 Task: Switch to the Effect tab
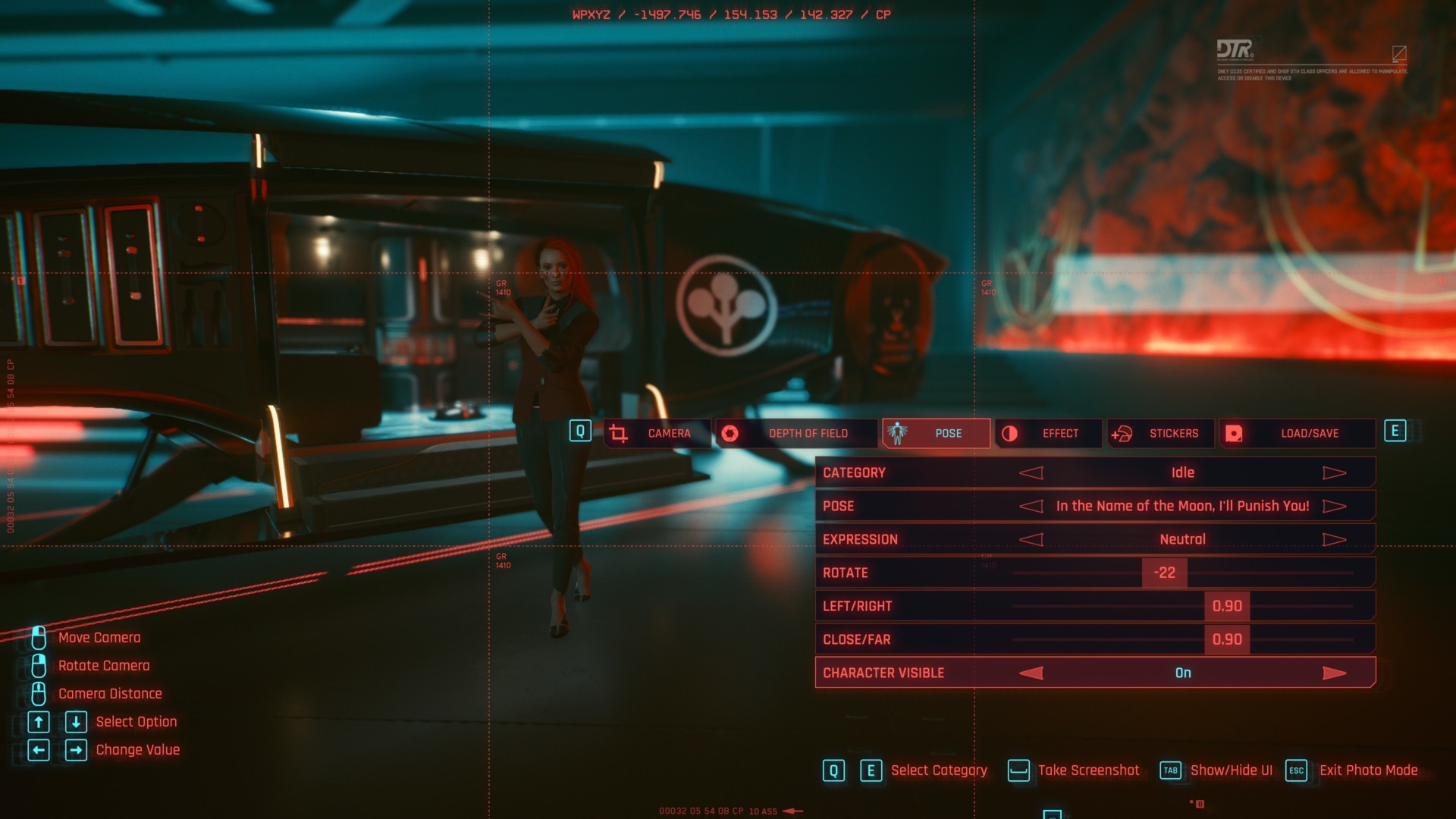coord(1049,434)
